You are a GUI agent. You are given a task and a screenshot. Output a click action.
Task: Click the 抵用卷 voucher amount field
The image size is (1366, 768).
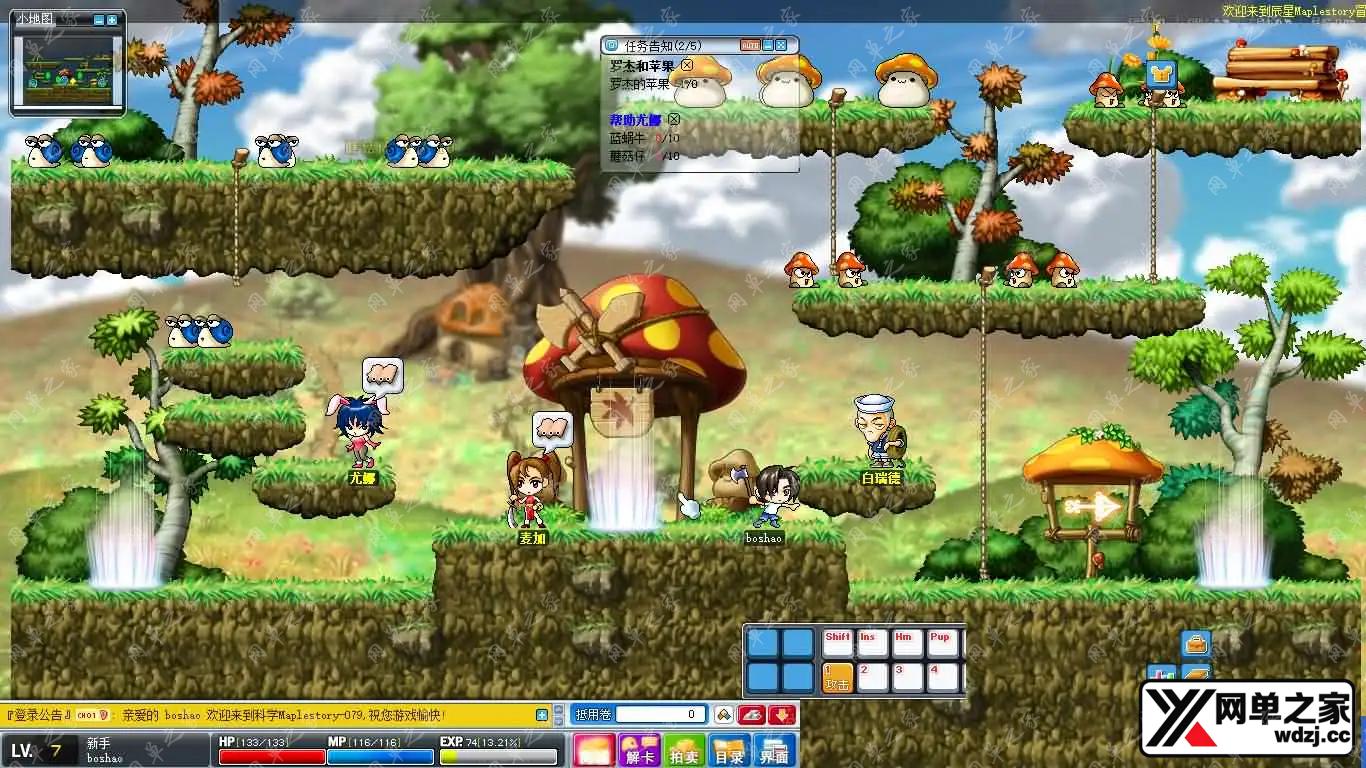(660, 715)
